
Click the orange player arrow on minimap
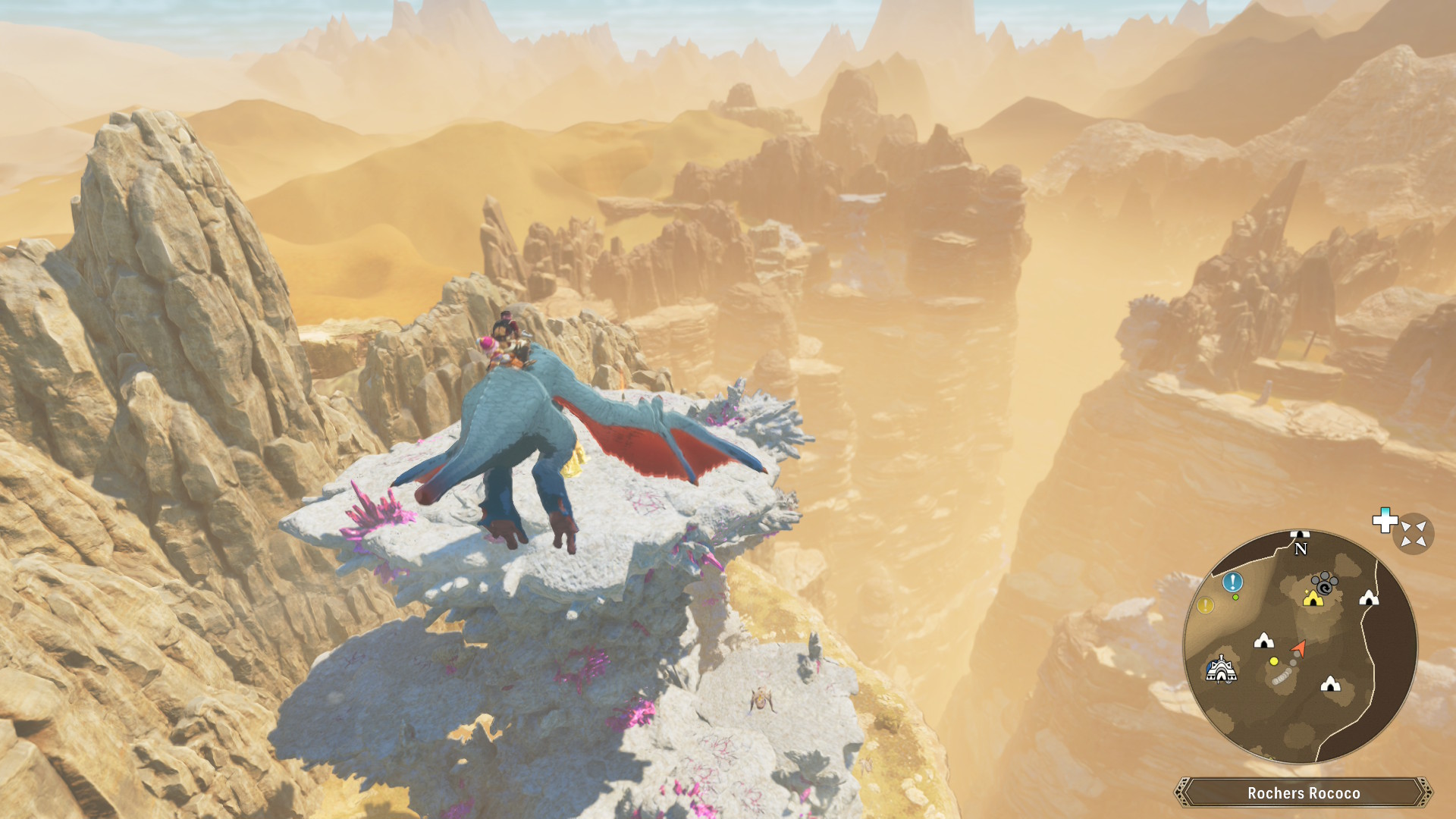(1299, 649)
